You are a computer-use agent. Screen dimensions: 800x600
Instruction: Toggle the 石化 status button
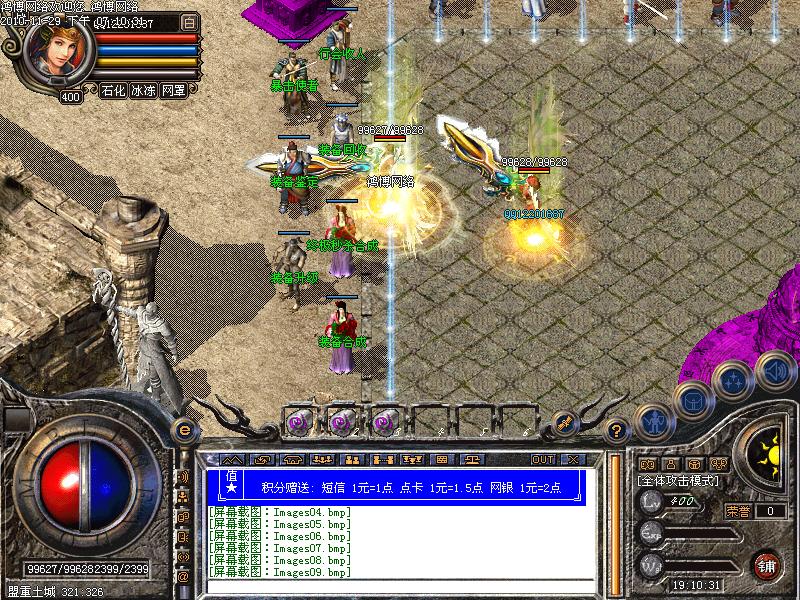point(113,90)
